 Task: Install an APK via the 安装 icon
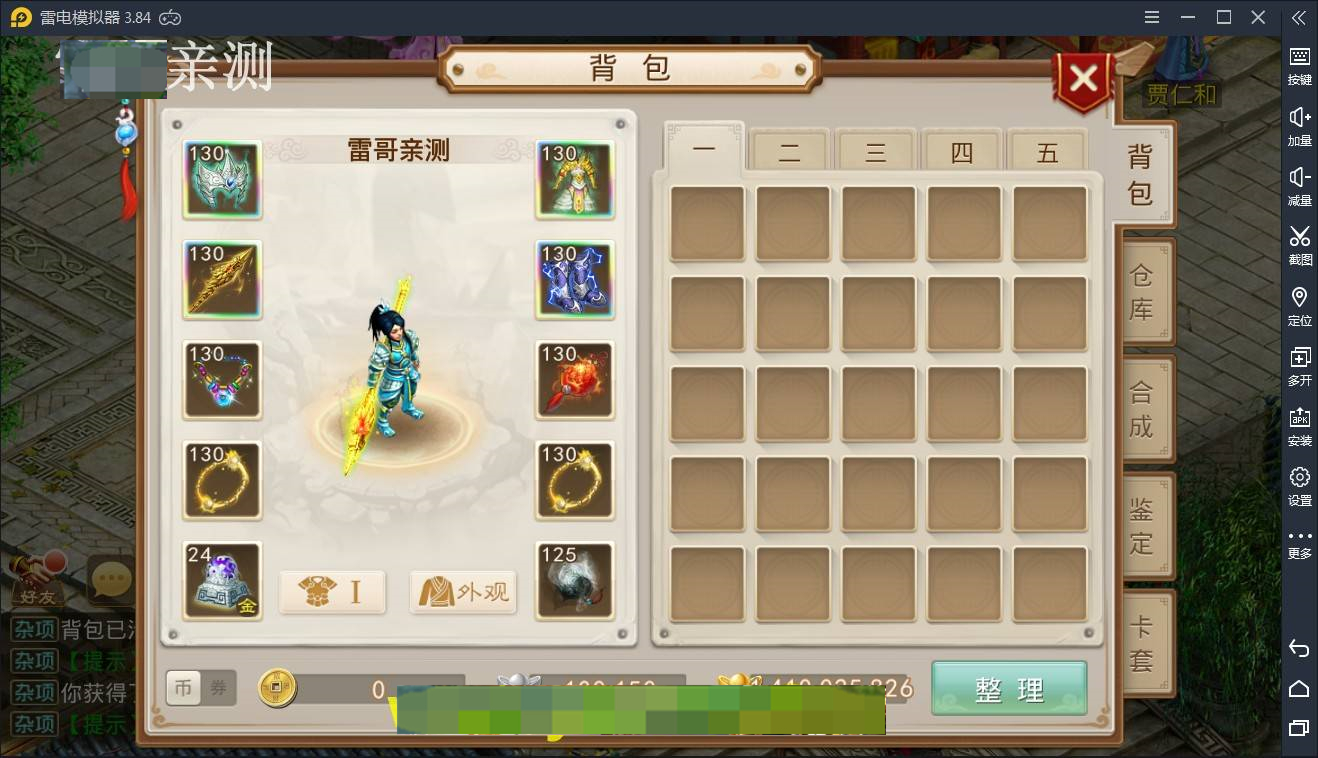click(1299, 423)
